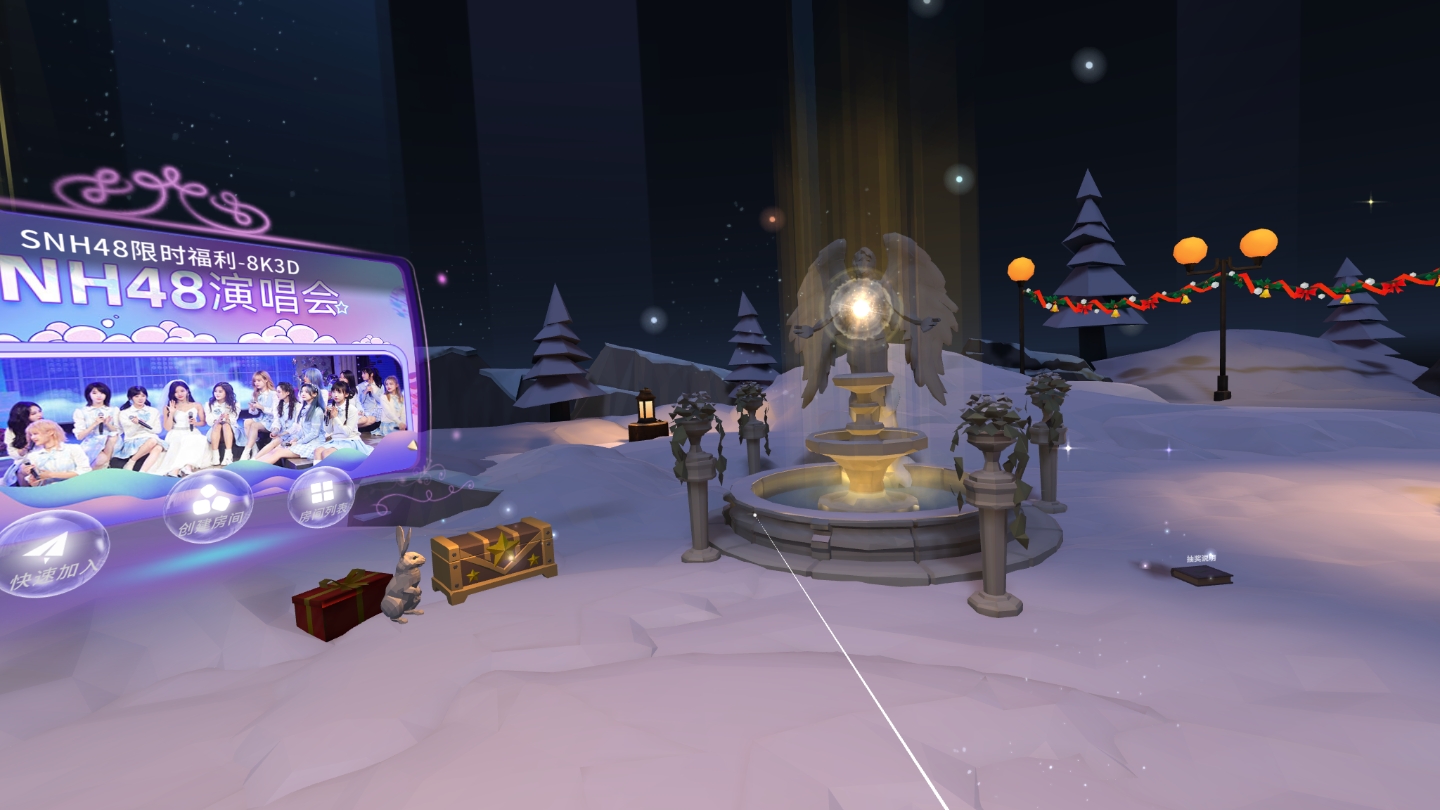Show the 房间列表 room list bubble

[x=321, y=497]
